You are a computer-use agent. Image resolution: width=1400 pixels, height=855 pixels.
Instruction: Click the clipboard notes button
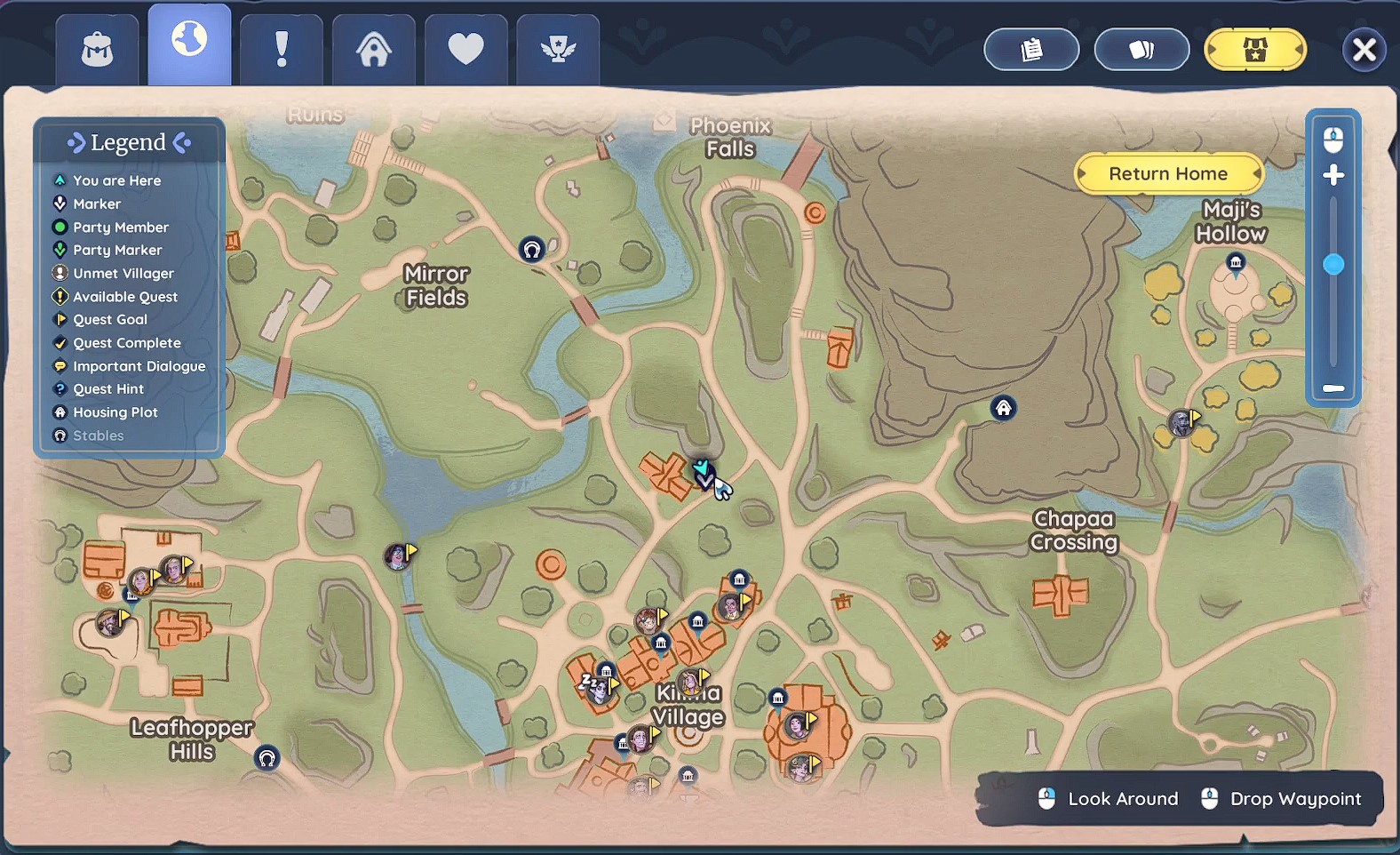(1031, 50)
